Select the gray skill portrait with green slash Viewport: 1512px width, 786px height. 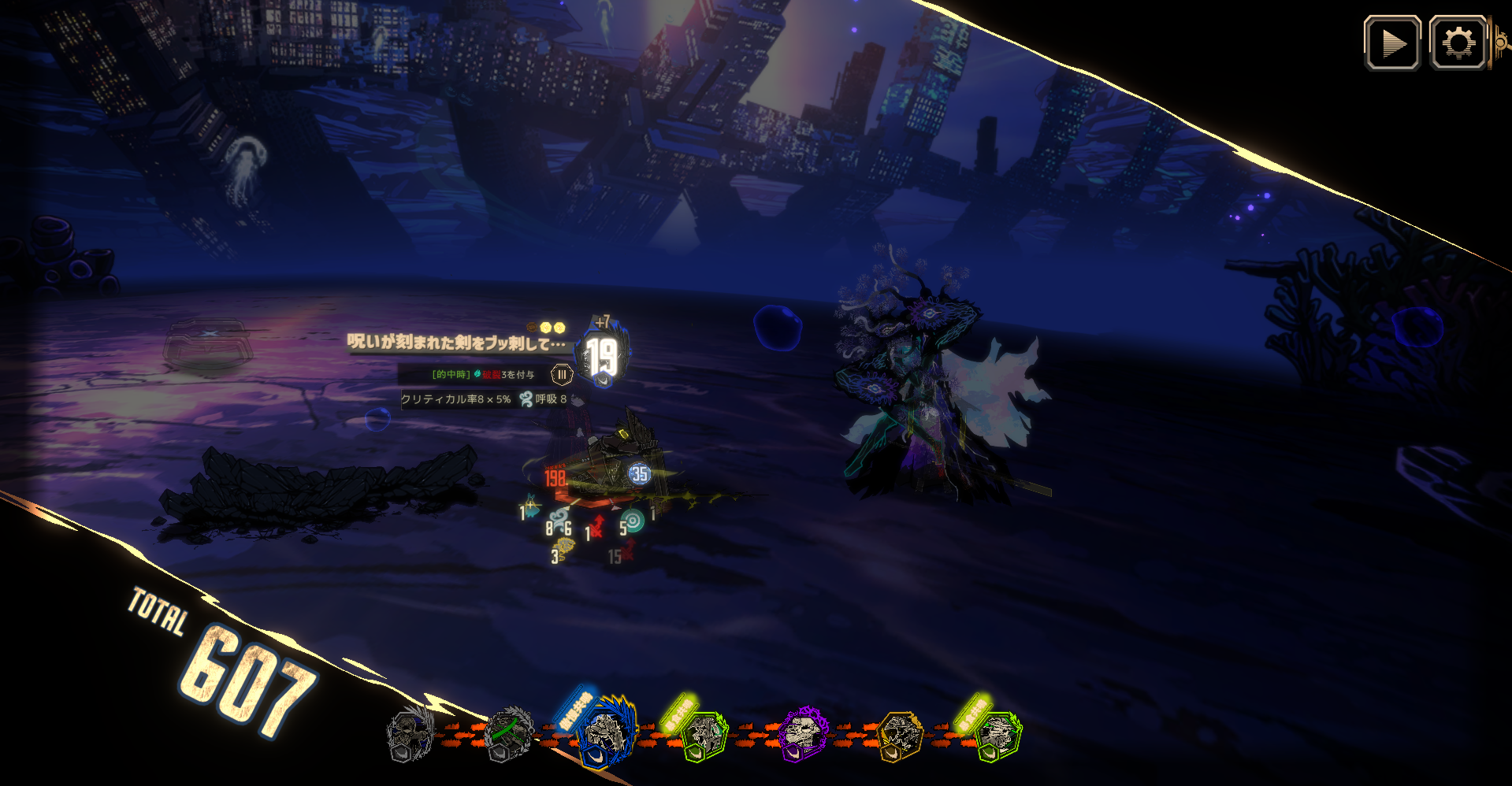pos(508,734)
